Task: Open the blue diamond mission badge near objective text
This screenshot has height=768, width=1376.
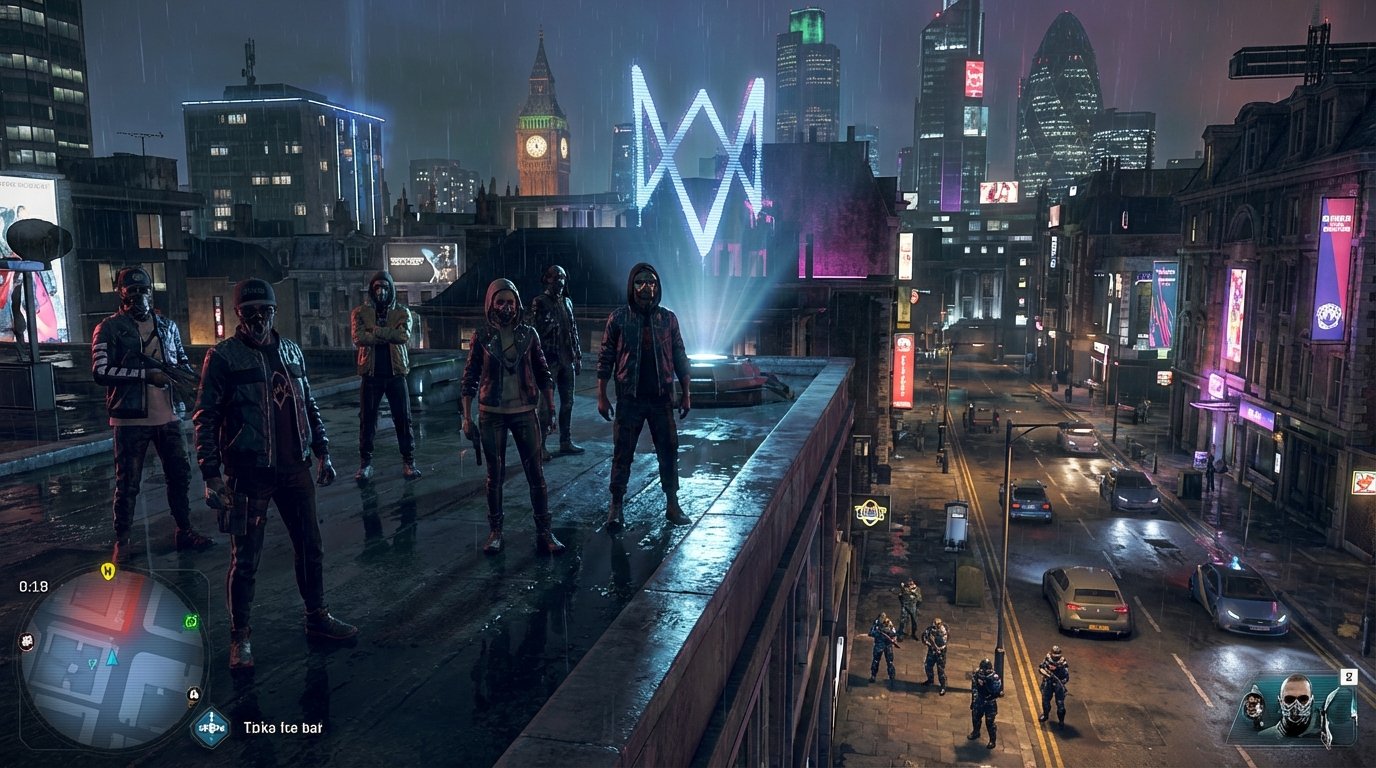Action: pos(211,726)
